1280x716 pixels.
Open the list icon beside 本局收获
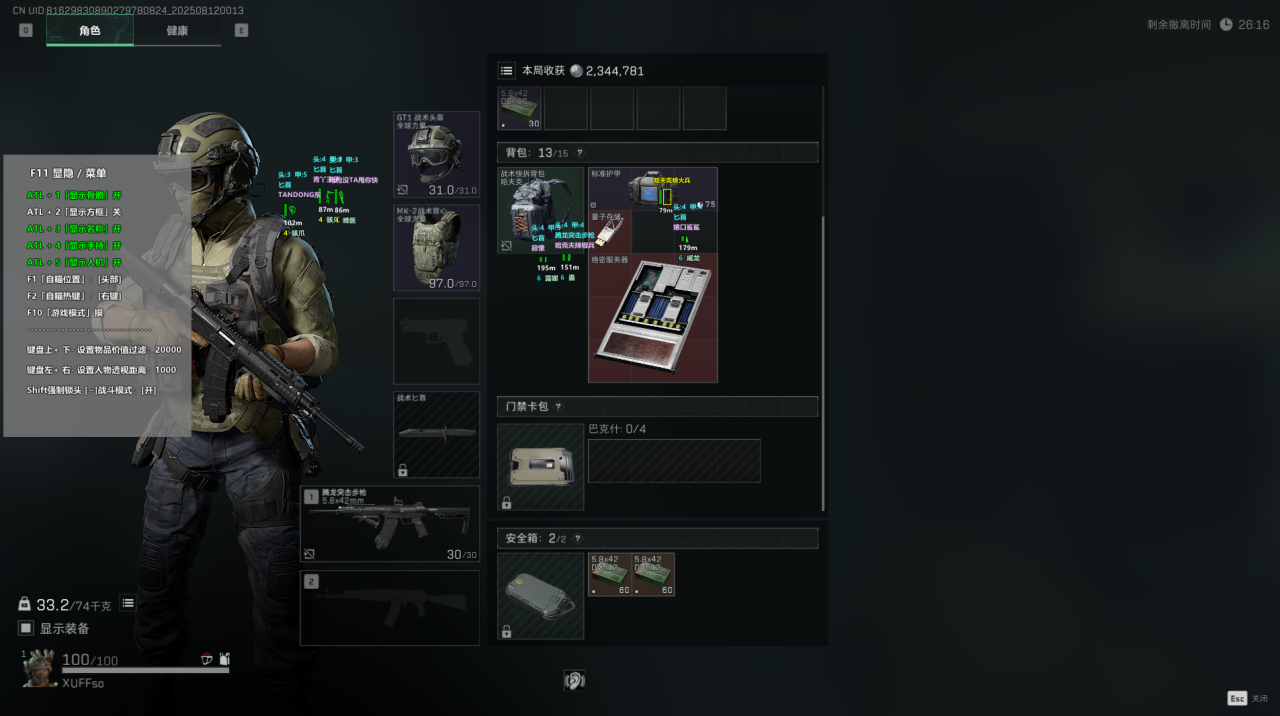point(507,71)
